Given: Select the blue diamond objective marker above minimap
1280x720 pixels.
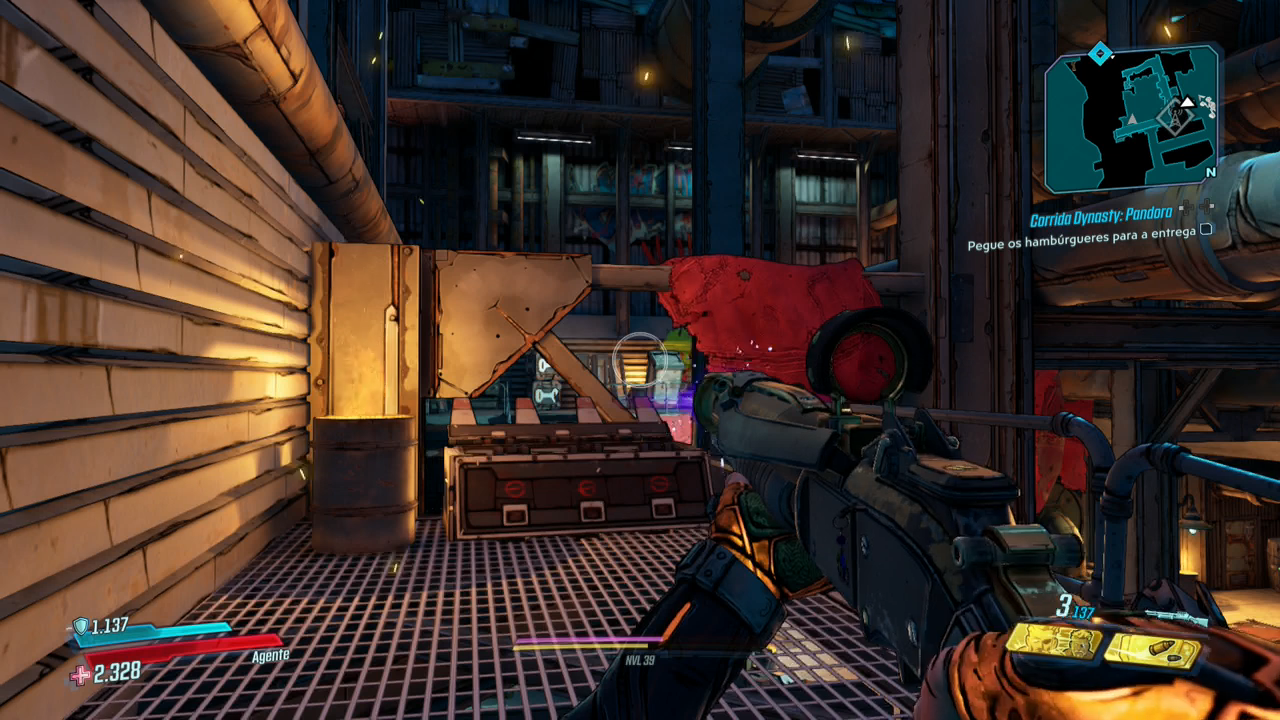Looking at the screenshot, I should pyautogui.click(x=1099, y=52).
